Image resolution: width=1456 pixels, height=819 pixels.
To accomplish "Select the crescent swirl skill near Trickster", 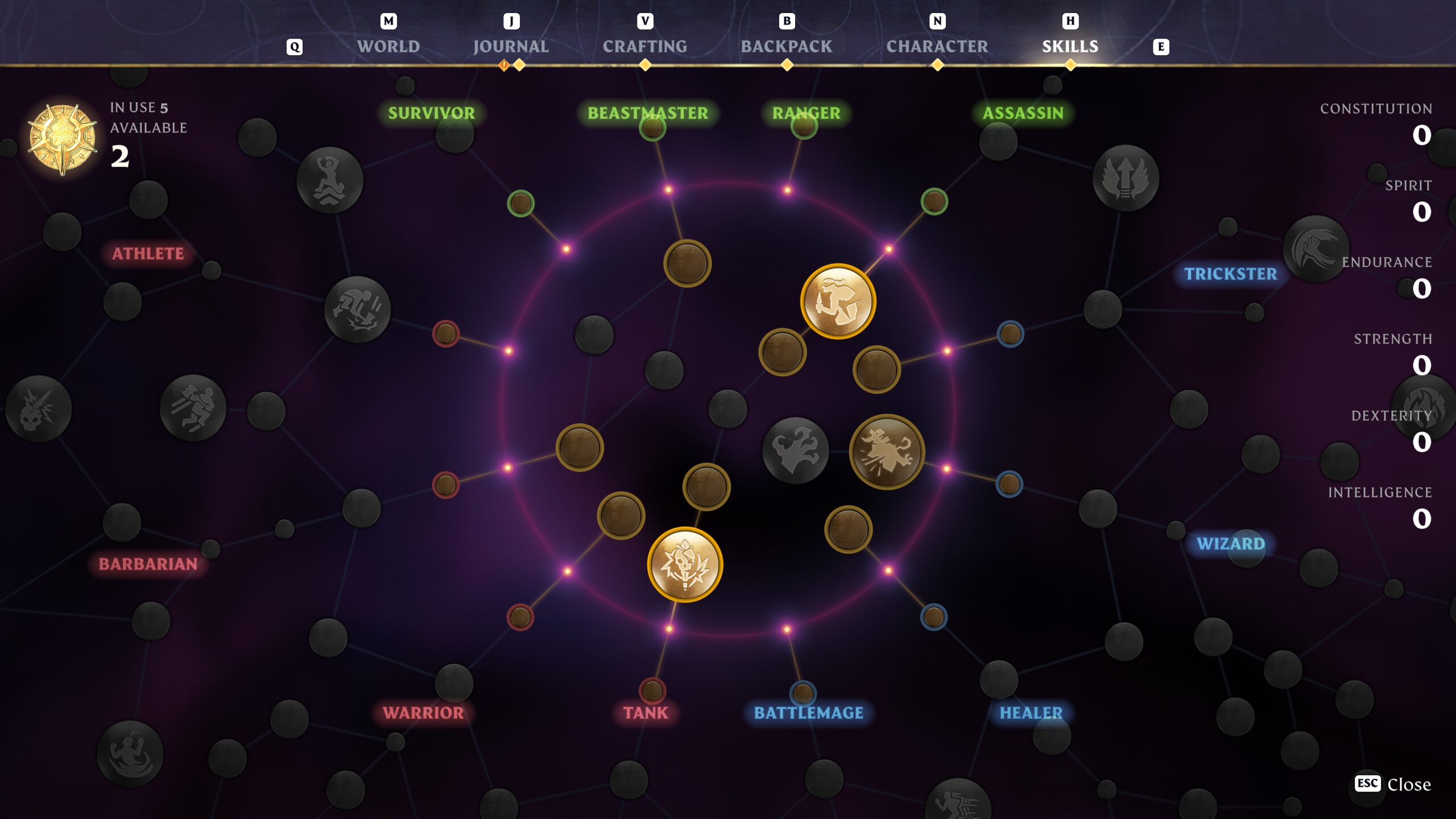I will (x=1315, y=249).
